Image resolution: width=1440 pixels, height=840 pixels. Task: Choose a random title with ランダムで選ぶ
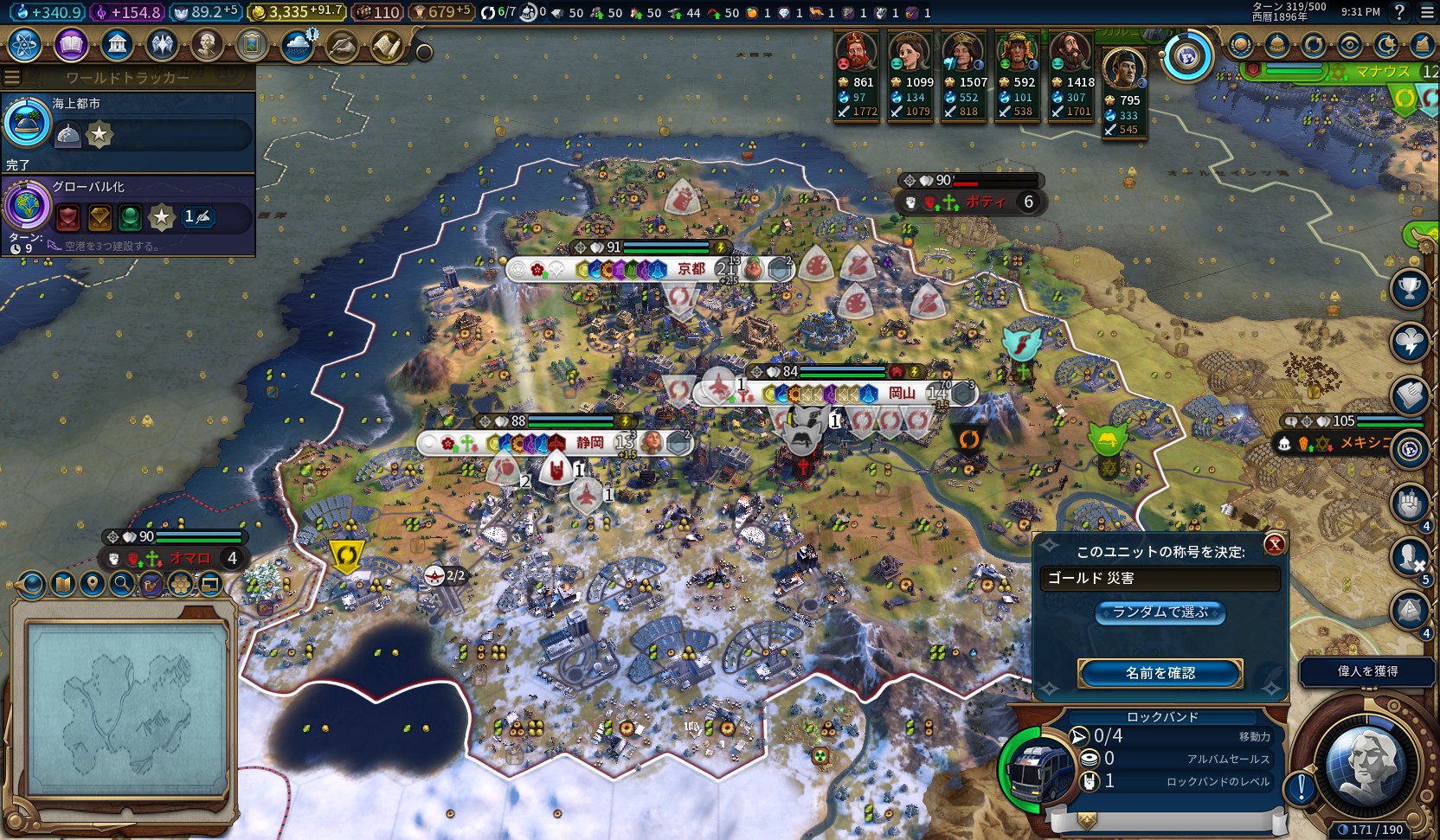pos(1160,612)
